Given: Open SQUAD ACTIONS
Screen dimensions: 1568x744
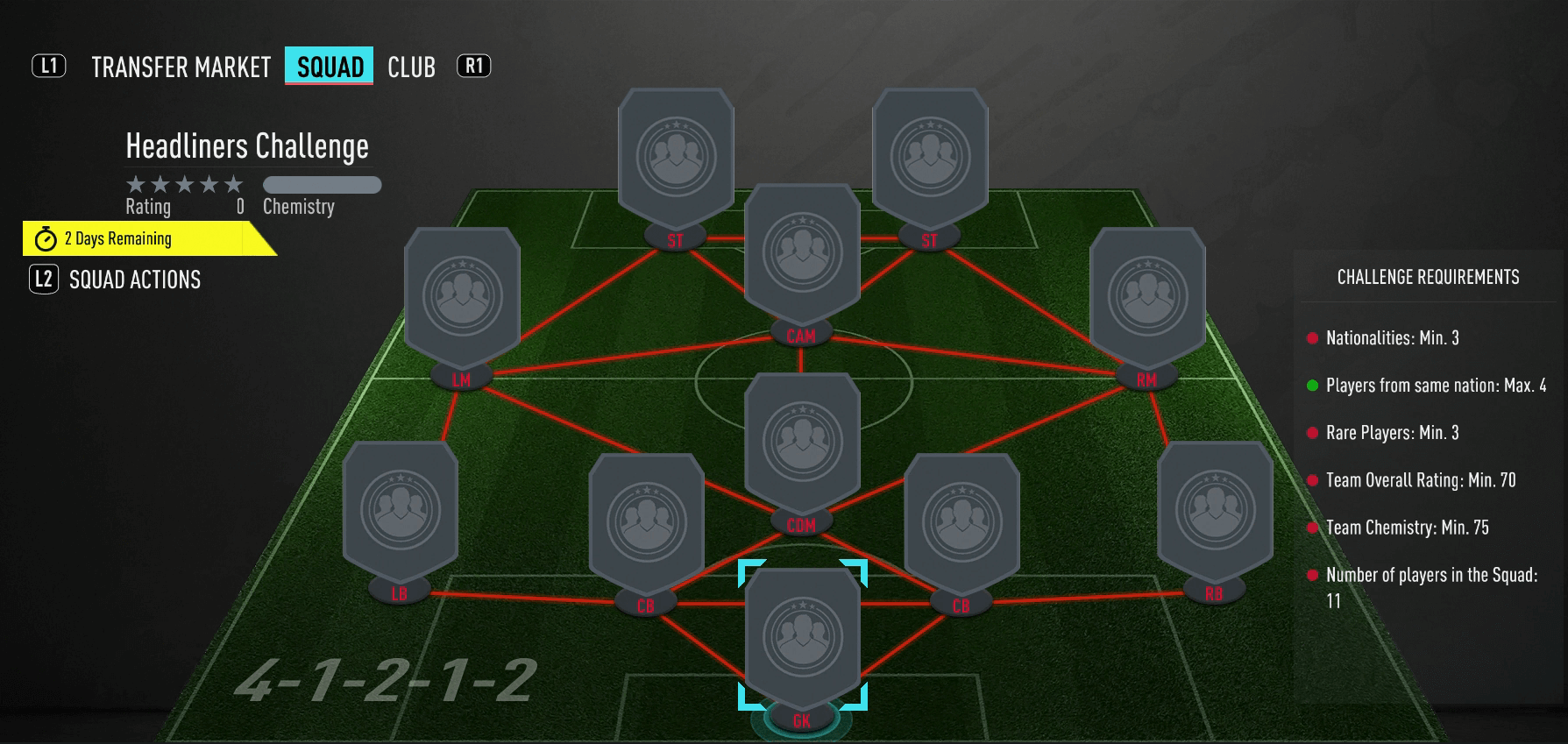Looking at the screenshot, I should 133,280.
